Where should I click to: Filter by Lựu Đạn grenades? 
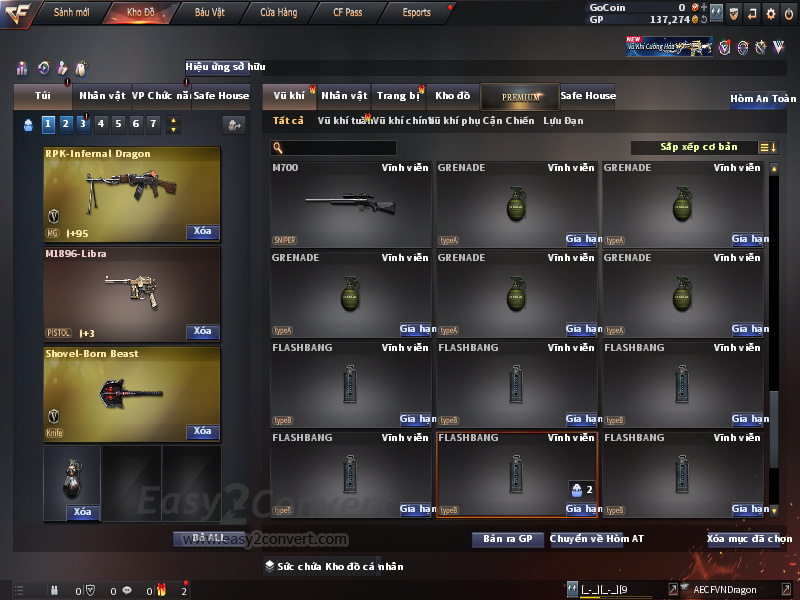pos(563,121)
